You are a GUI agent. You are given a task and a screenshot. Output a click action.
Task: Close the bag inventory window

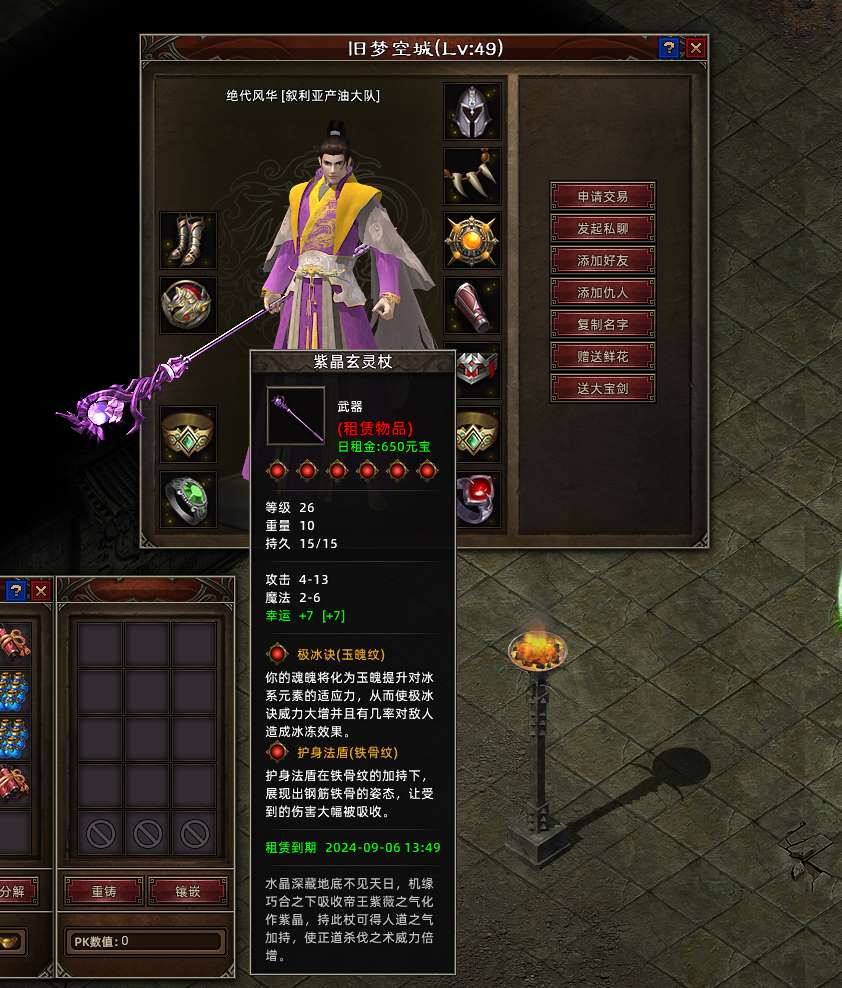[41, 590]
